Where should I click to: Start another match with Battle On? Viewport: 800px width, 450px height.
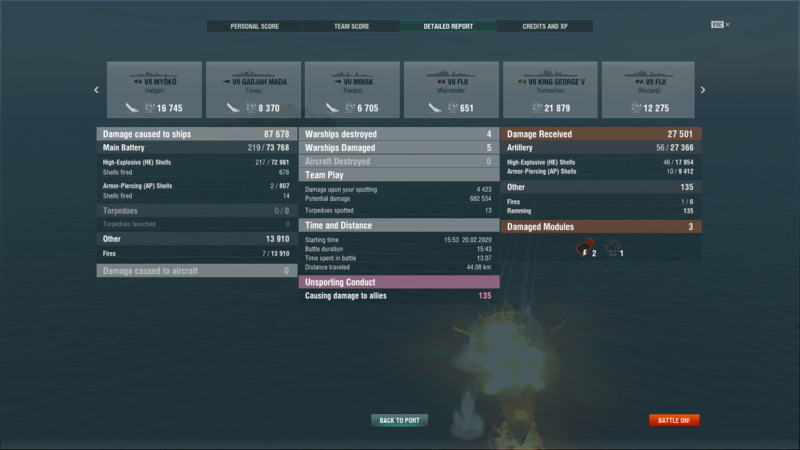(x=674, y=420)
